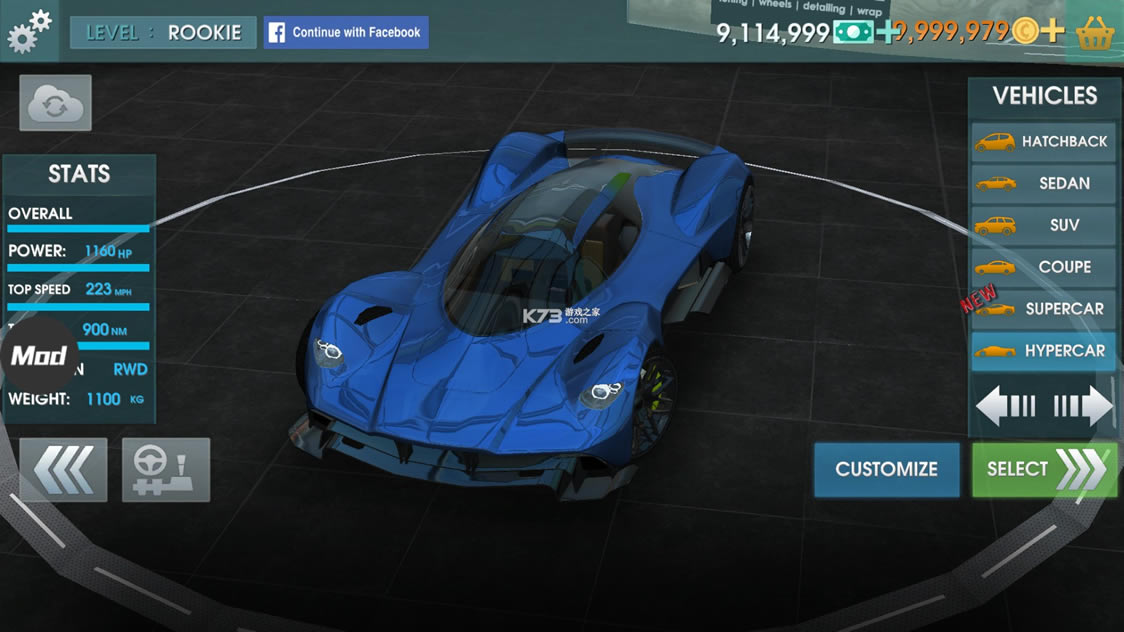This screenshot has height=632, width=1124.
Task: Select the Hatchback vehicle category
Action: point(1043,142)
